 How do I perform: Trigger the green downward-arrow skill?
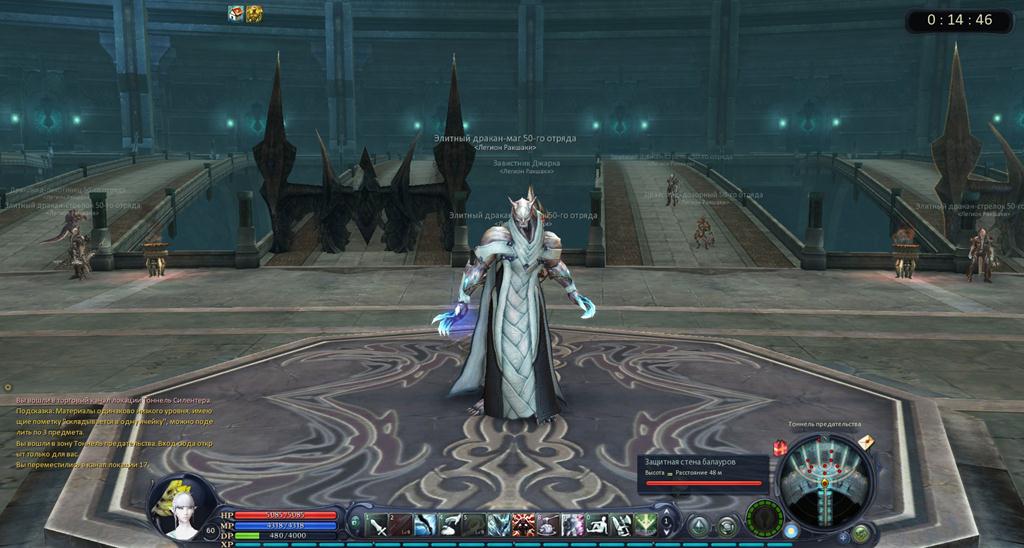(x=646, y=524)
